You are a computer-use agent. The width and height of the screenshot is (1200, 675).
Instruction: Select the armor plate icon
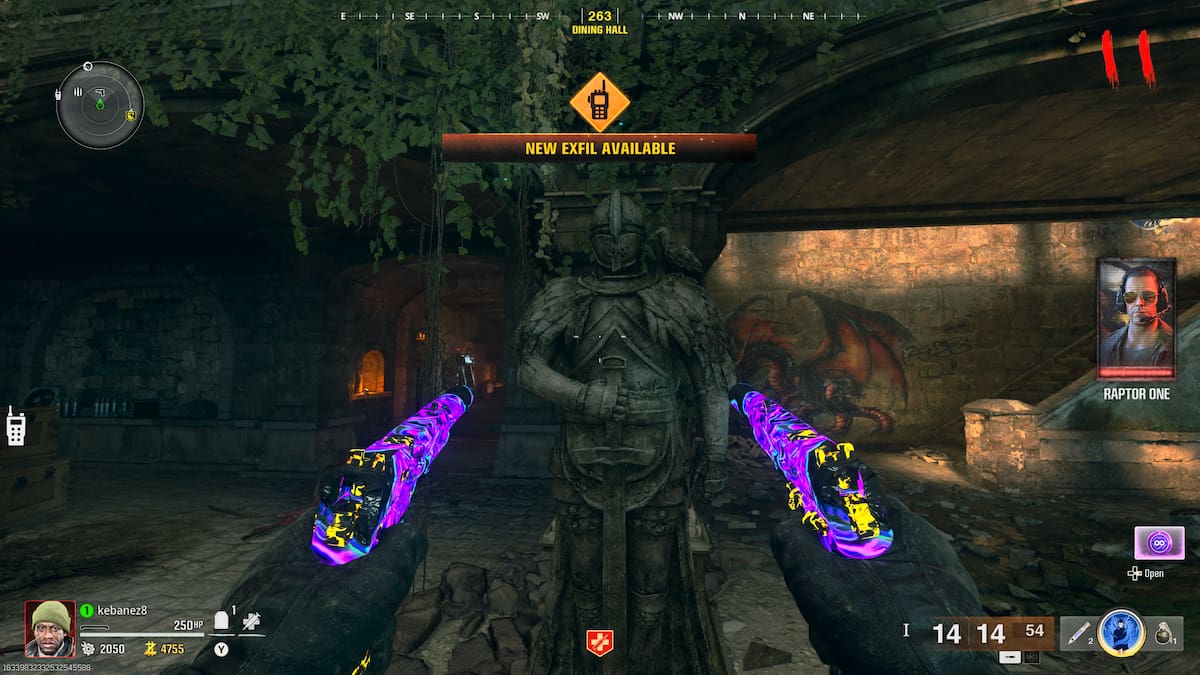pos(222,621)
